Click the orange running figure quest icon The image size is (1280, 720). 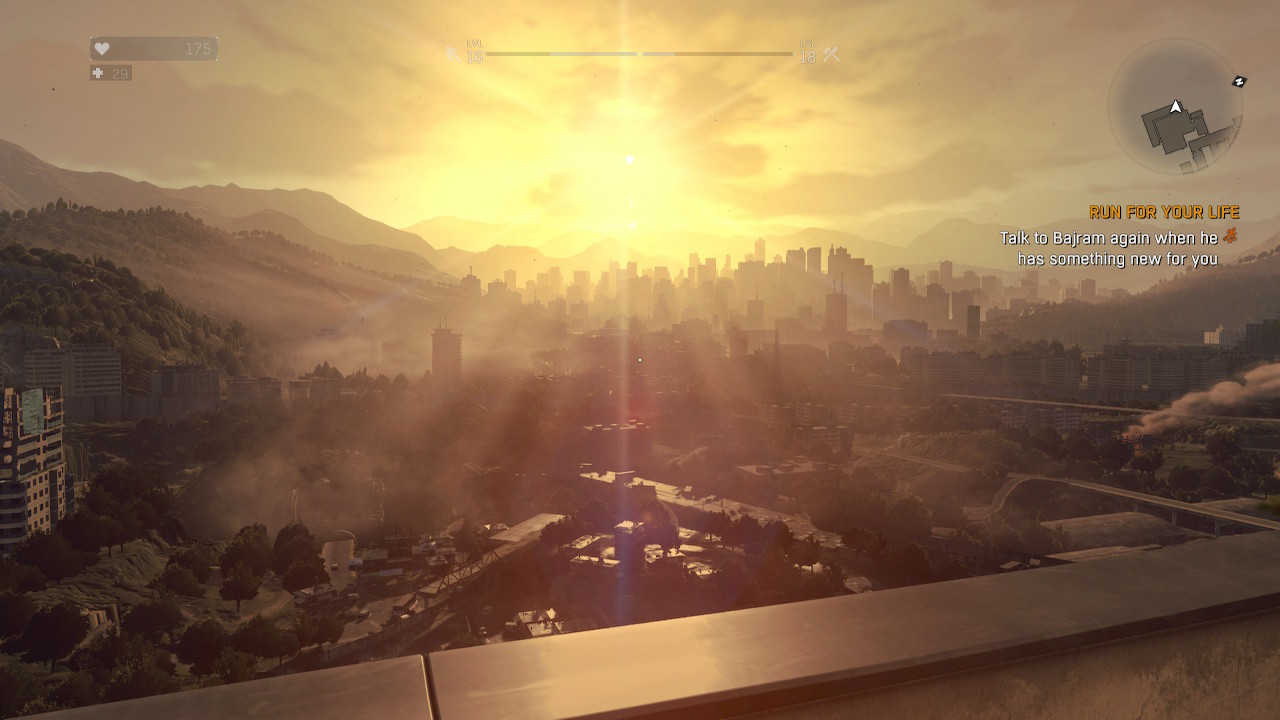pos(1229,238)
